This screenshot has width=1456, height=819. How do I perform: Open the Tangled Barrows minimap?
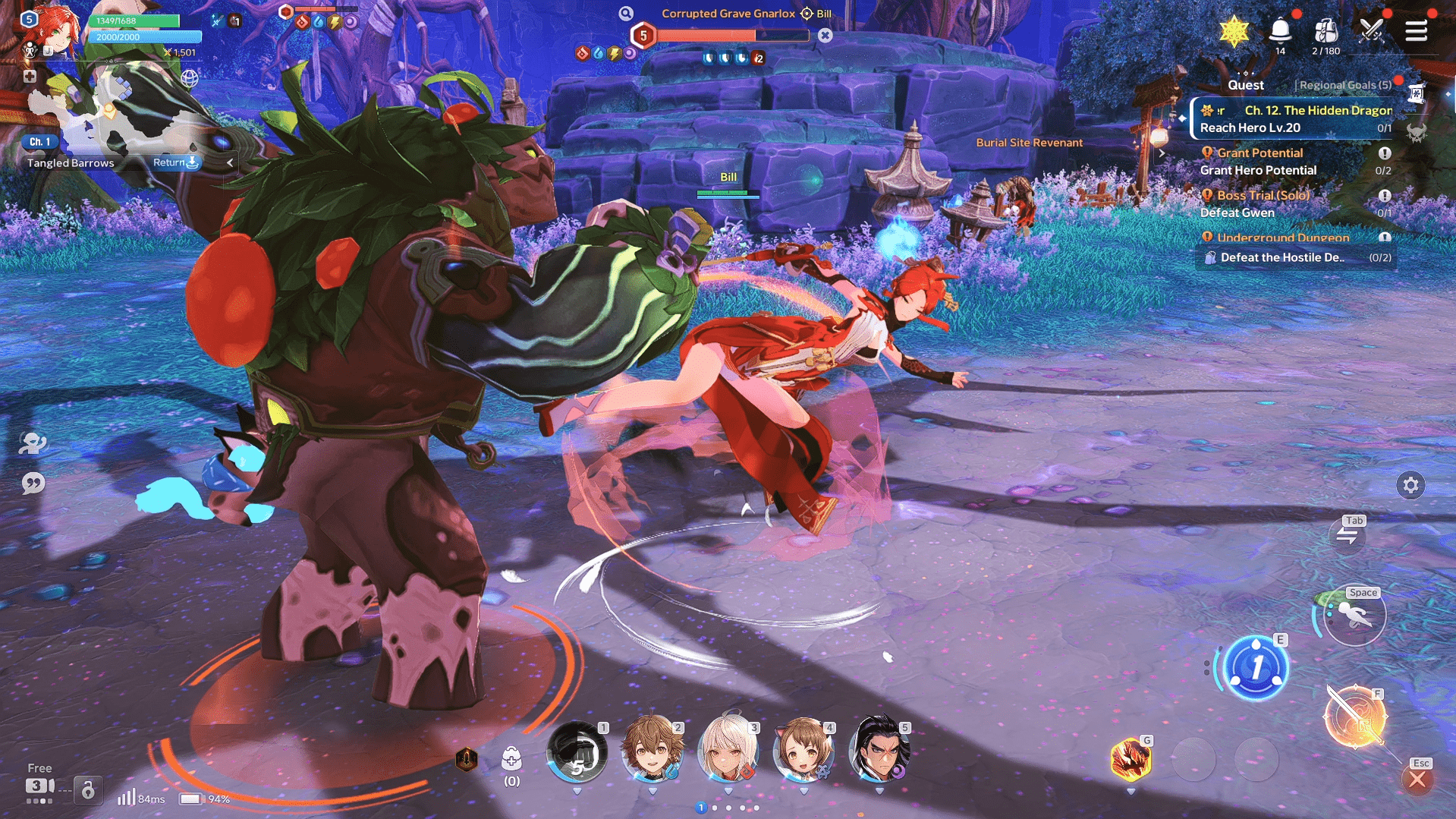[x=114, y=114]
